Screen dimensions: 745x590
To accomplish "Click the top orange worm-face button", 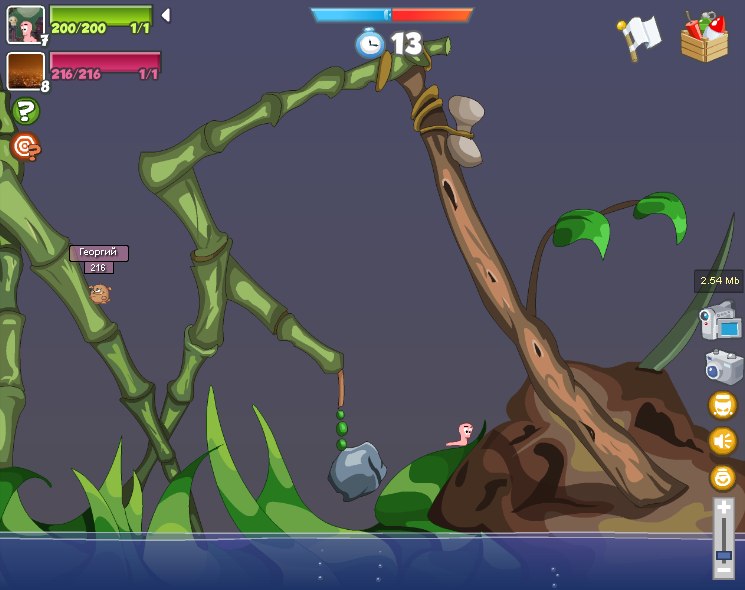I will (x=722, y=405).
